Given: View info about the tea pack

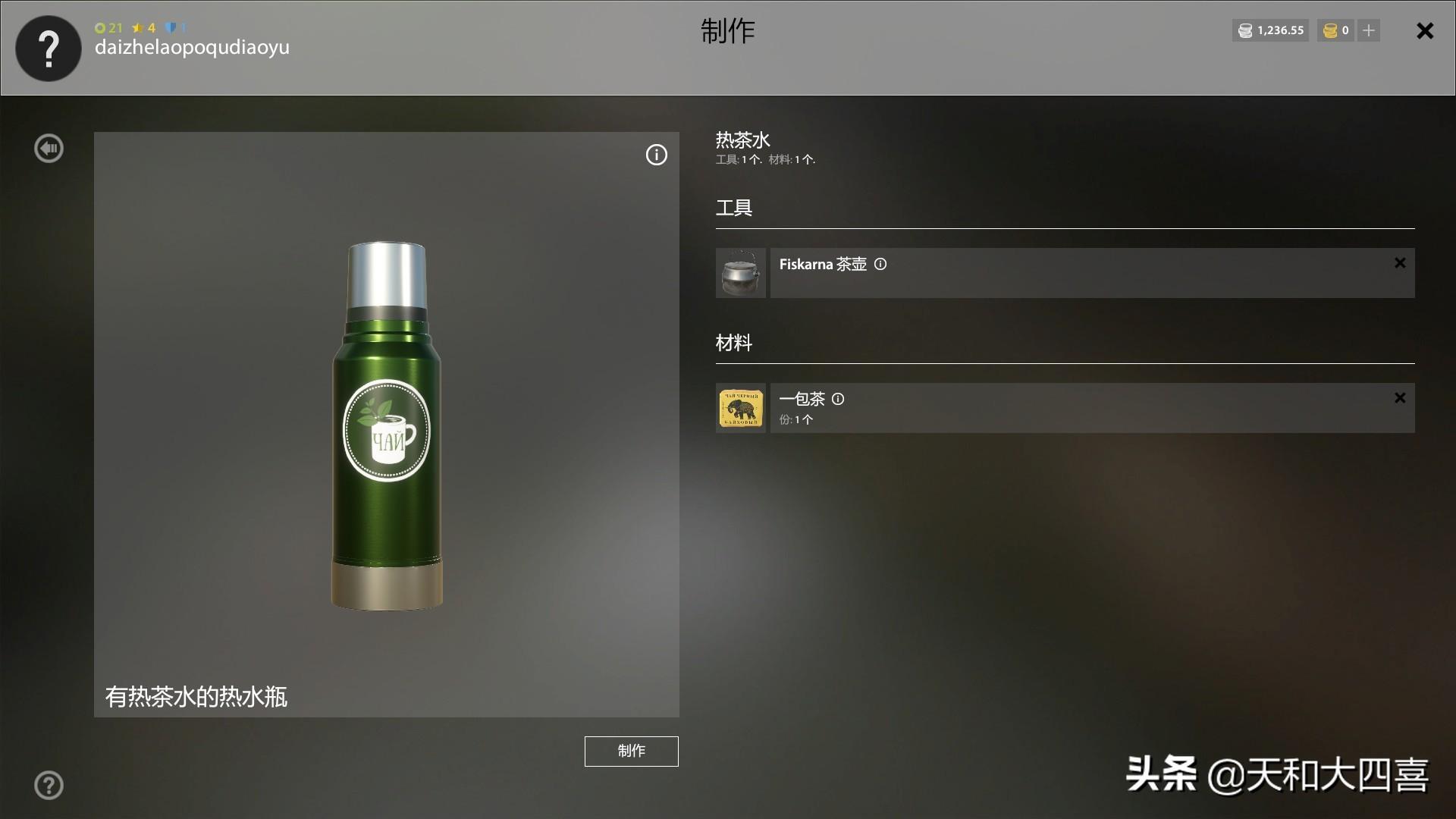Looking at the screenshot, I should [838, 399].
